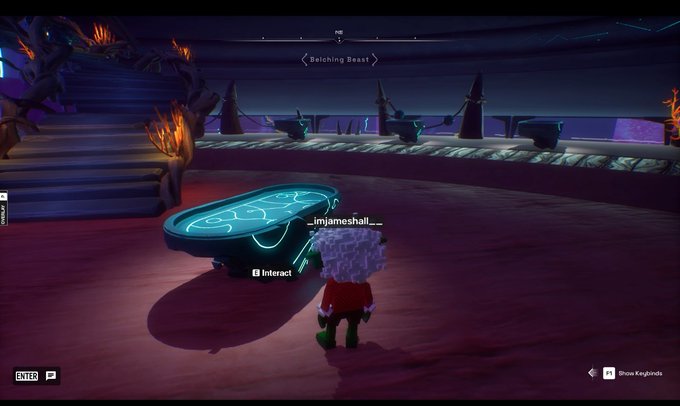Click the Belching Beast location label
Screen dimensions: 680x406
pos(339,60)
